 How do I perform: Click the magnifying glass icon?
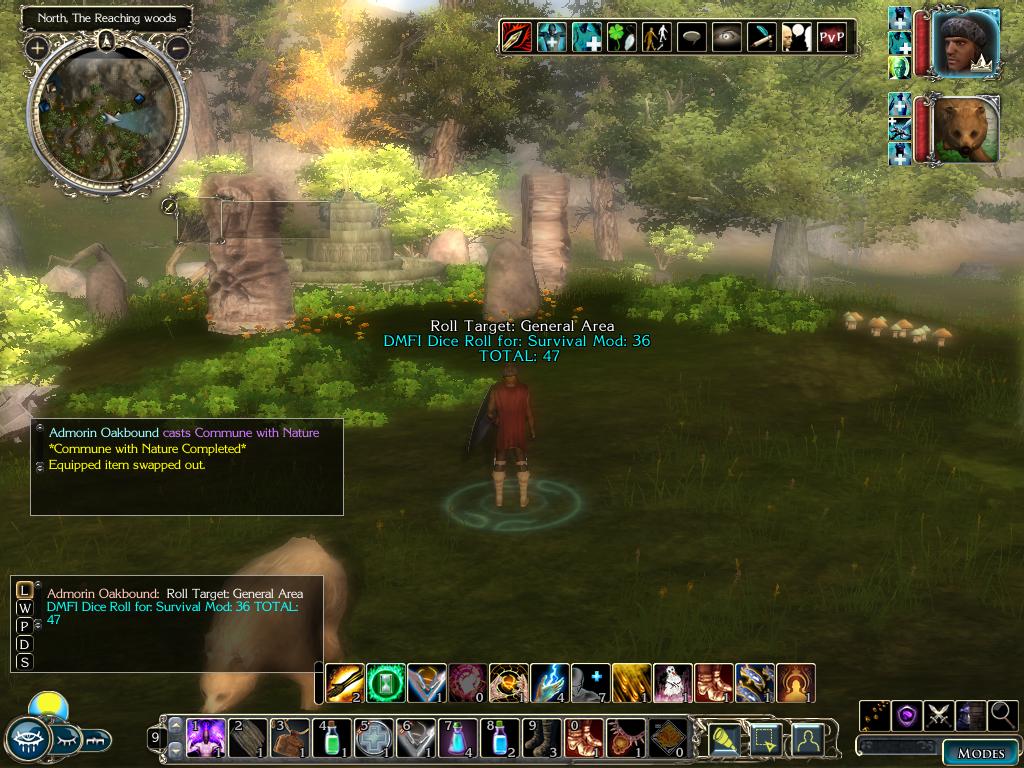pyautogui.click(x=1002, y=715)
